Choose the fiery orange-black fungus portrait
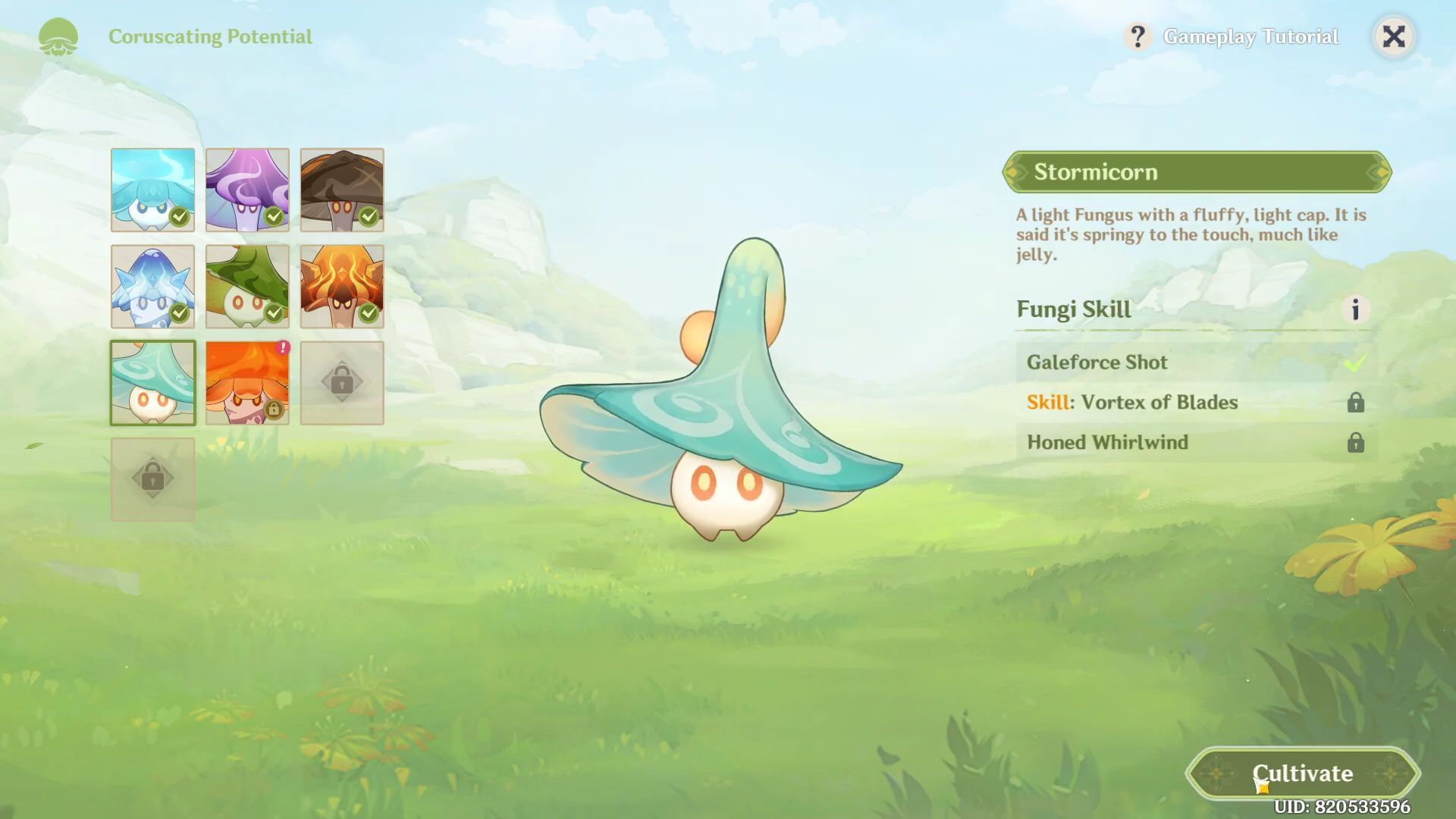Image resolution: width=1456 pixels, height=819 pixels. click(342, 286)
